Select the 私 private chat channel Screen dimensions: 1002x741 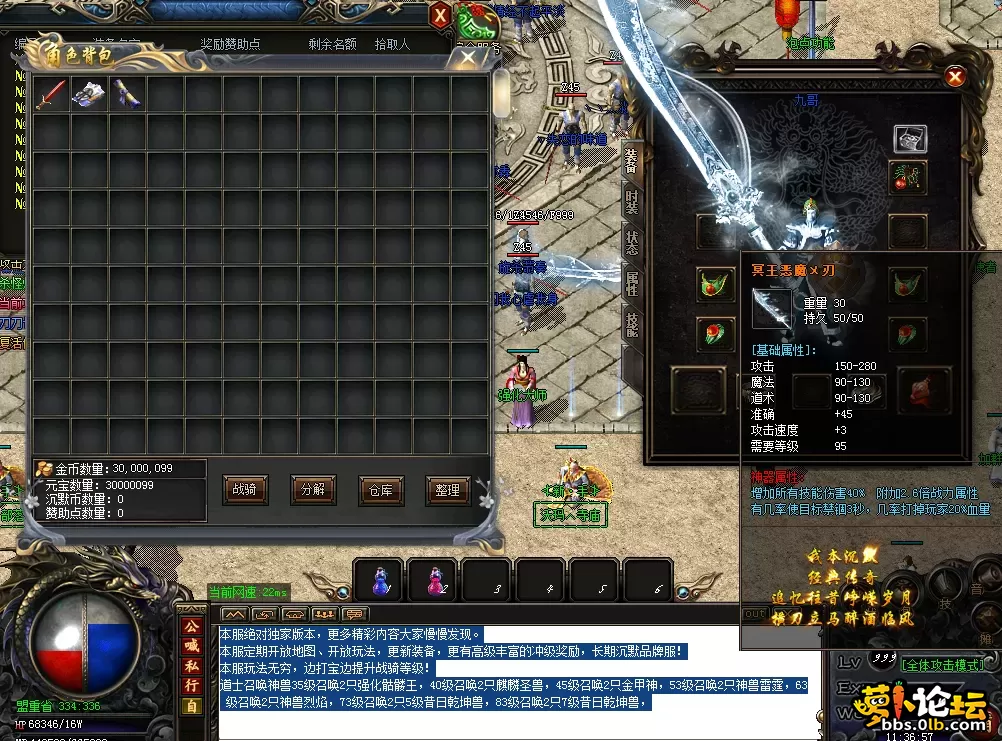(x=190, y=666)
